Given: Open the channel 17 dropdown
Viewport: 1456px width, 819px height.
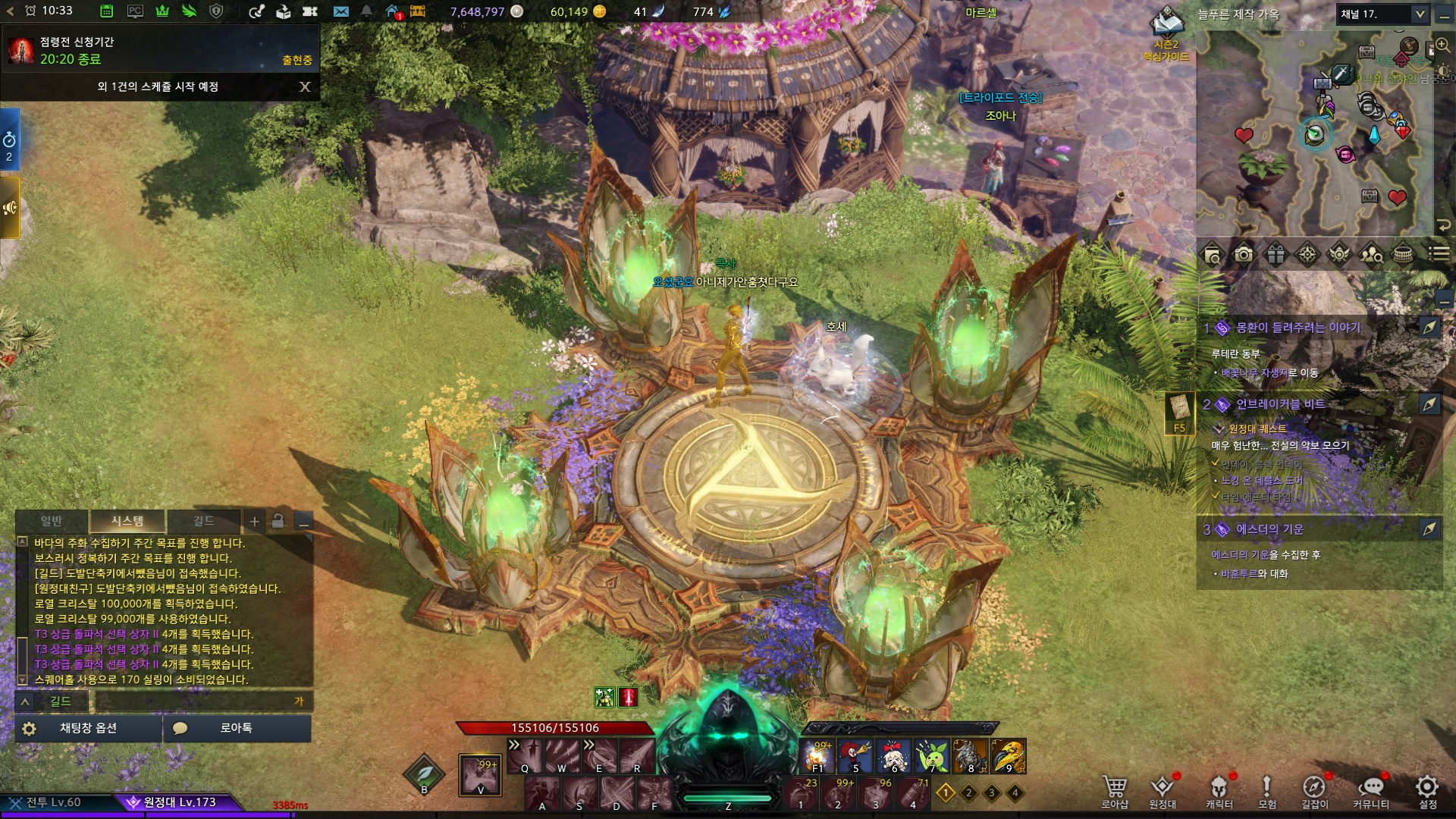Looking at the screenshot, I should tap(1420, 14).
